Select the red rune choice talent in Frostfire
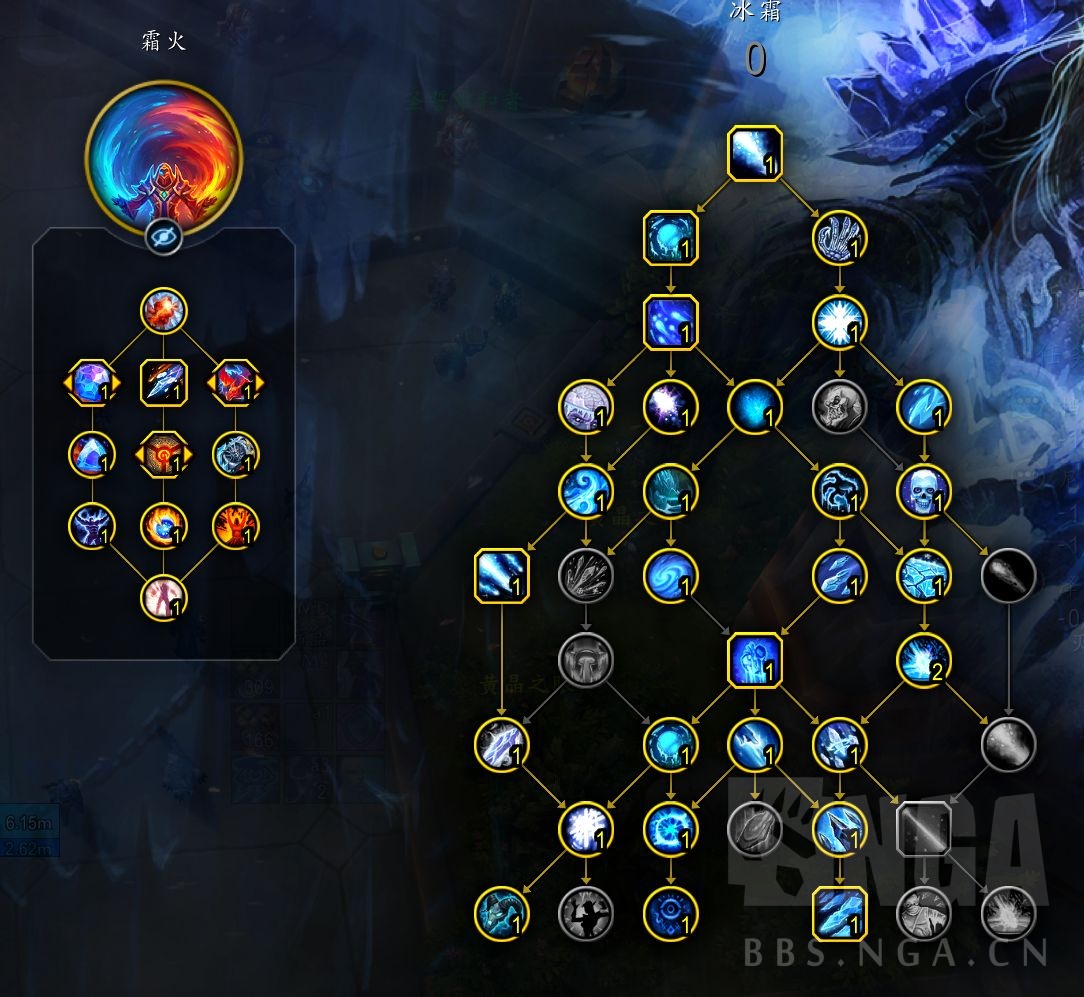This screenshot has height=997, width=1084. pyautogui.click(x=164, y=455)
